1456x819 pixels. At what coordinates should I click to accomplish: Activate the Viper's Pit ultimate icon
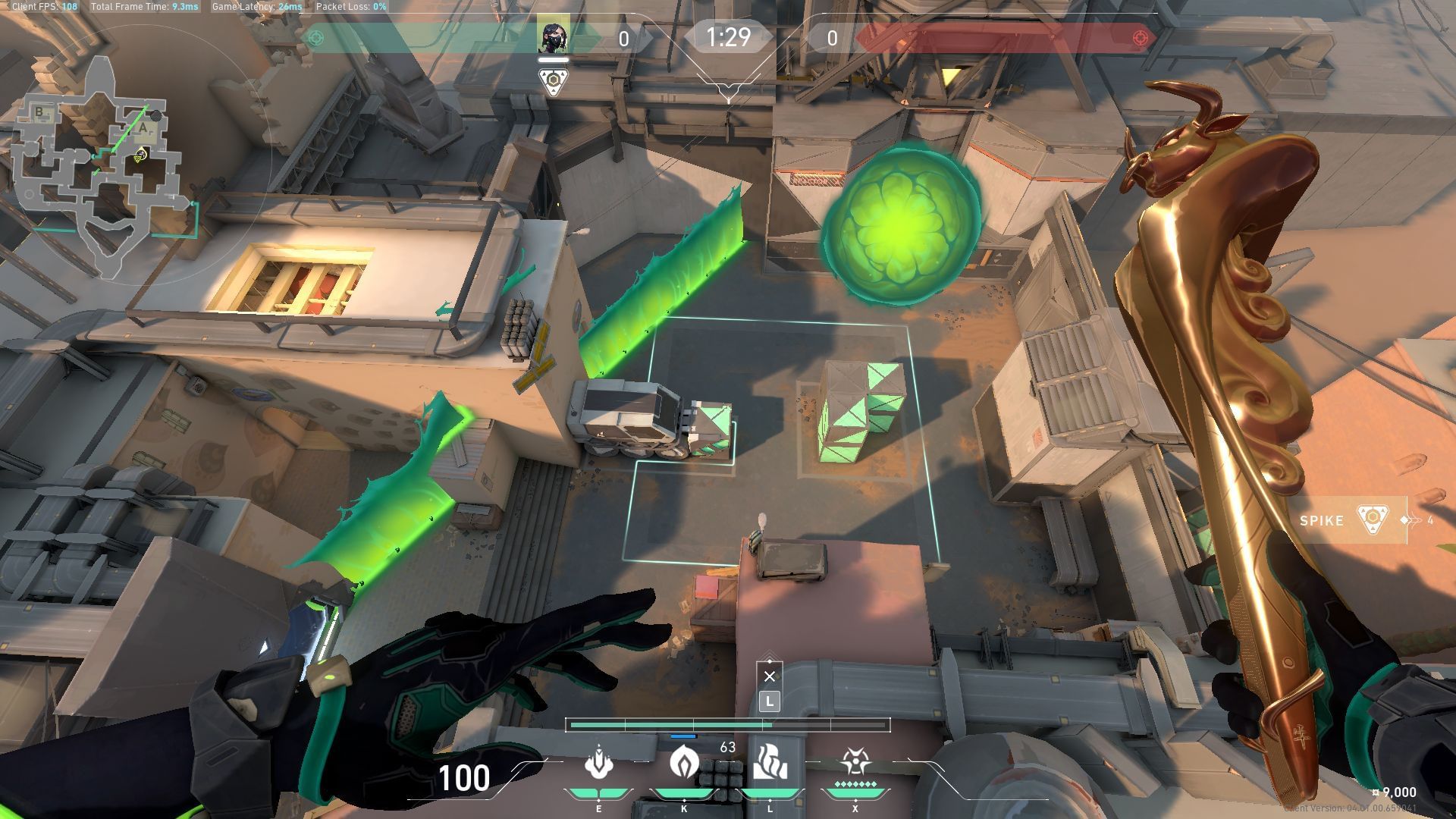coord(855,763)
